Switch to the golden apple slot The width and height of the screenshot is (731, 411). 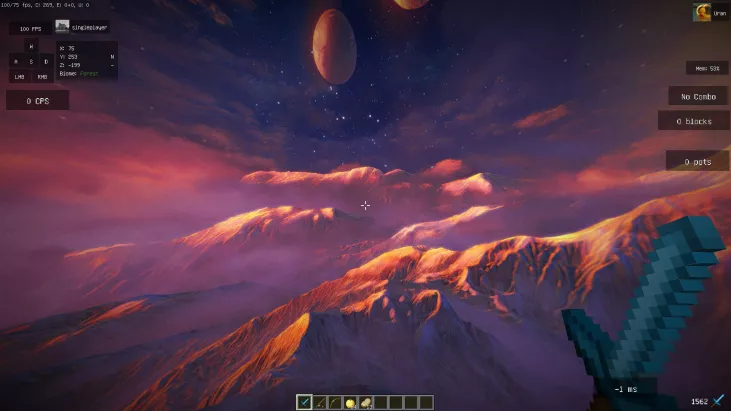(350, 402)
